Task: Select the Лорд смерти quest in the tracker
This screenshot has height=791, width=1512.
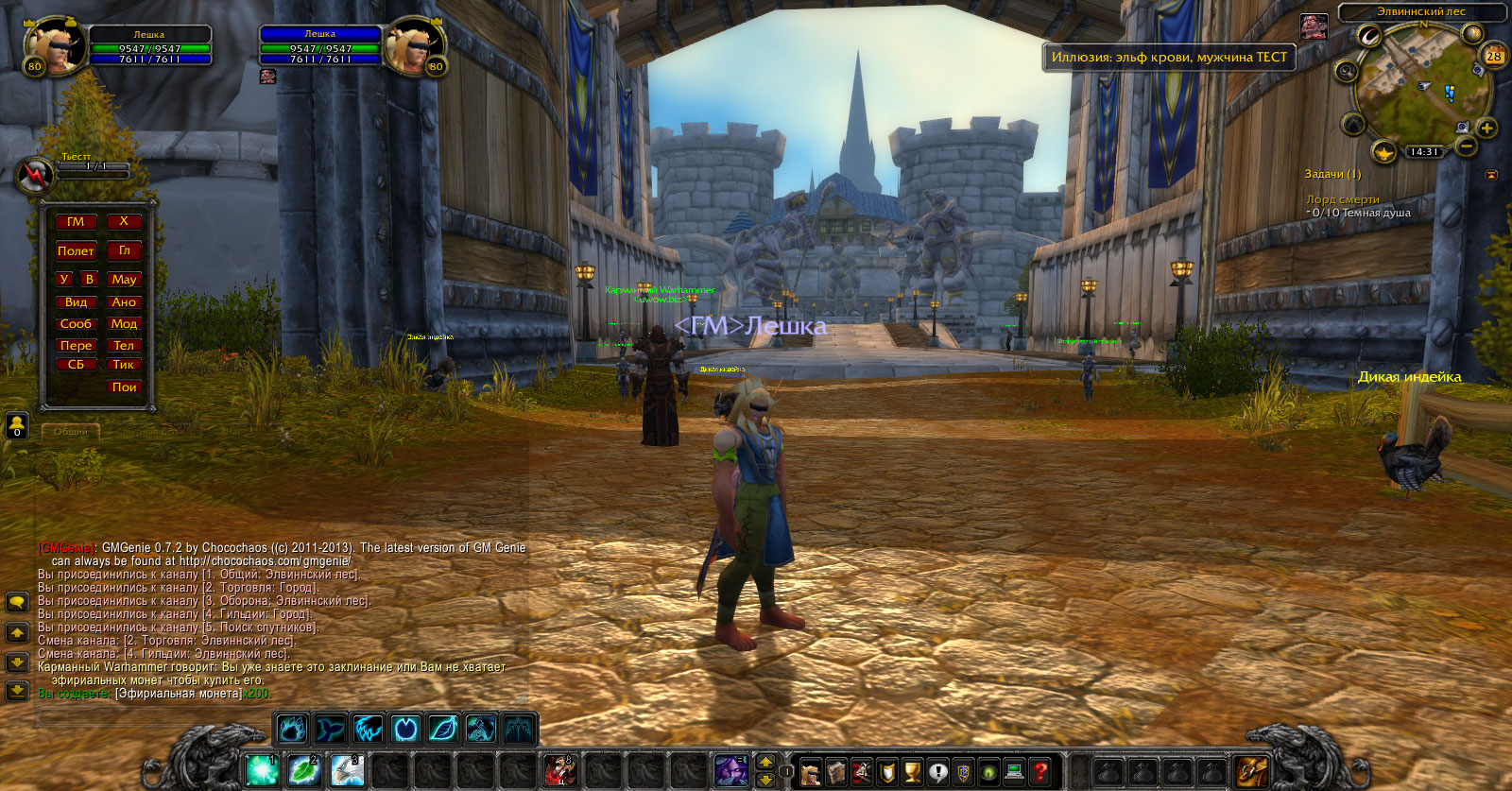Action: tap(1343, 199)
